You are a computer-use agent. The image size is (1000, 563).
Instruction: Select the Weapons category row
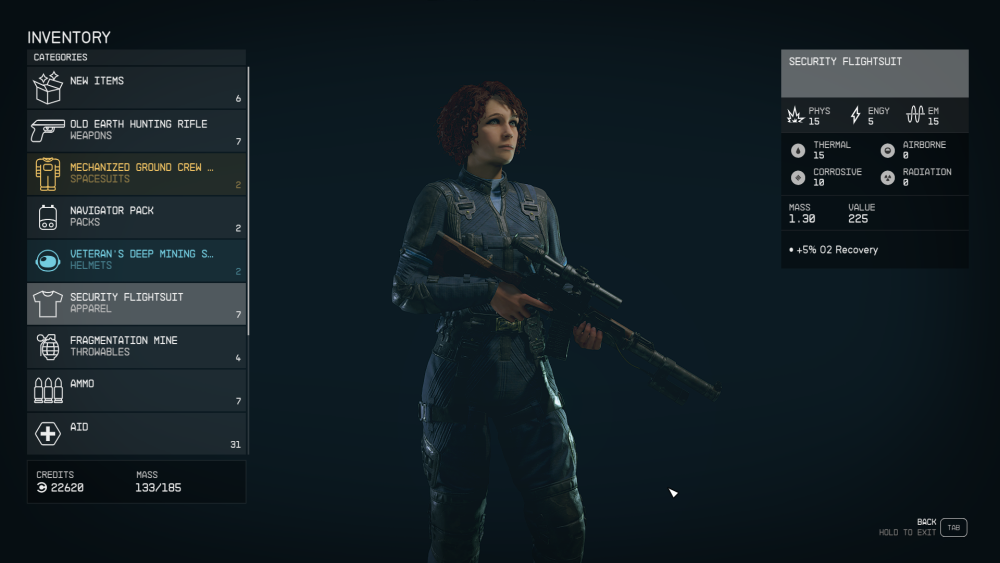136,130
